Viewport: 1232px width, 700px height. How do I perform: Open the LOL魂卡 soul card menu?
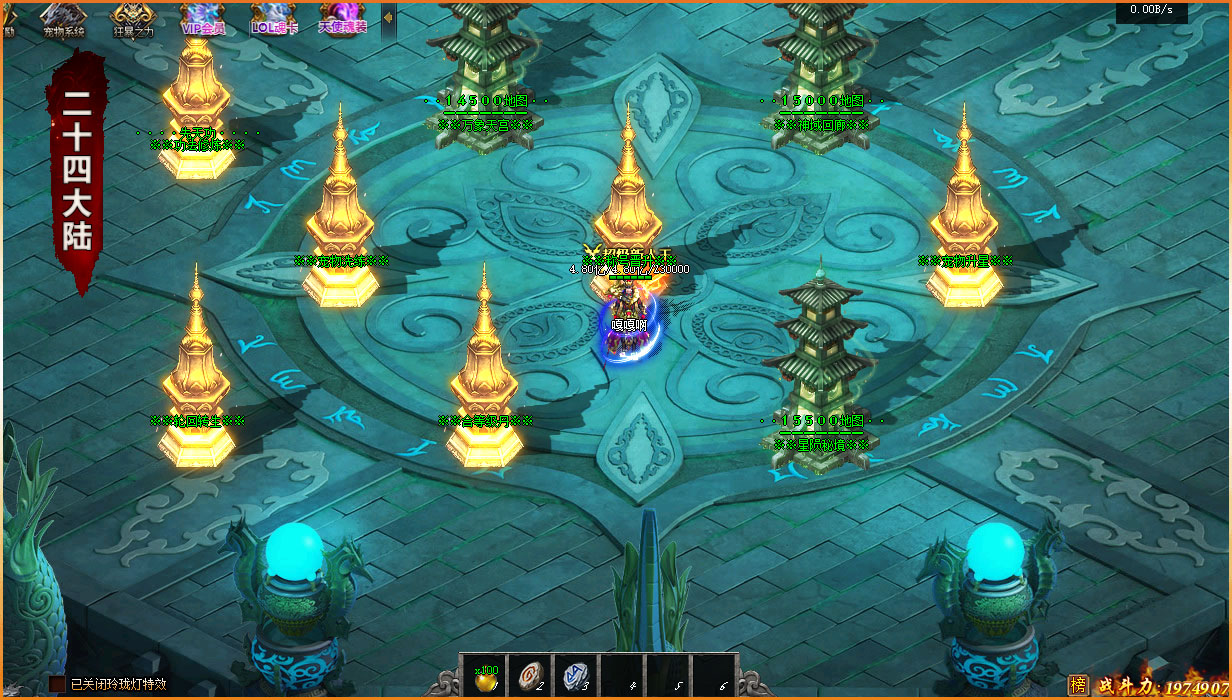coord(273,18)
